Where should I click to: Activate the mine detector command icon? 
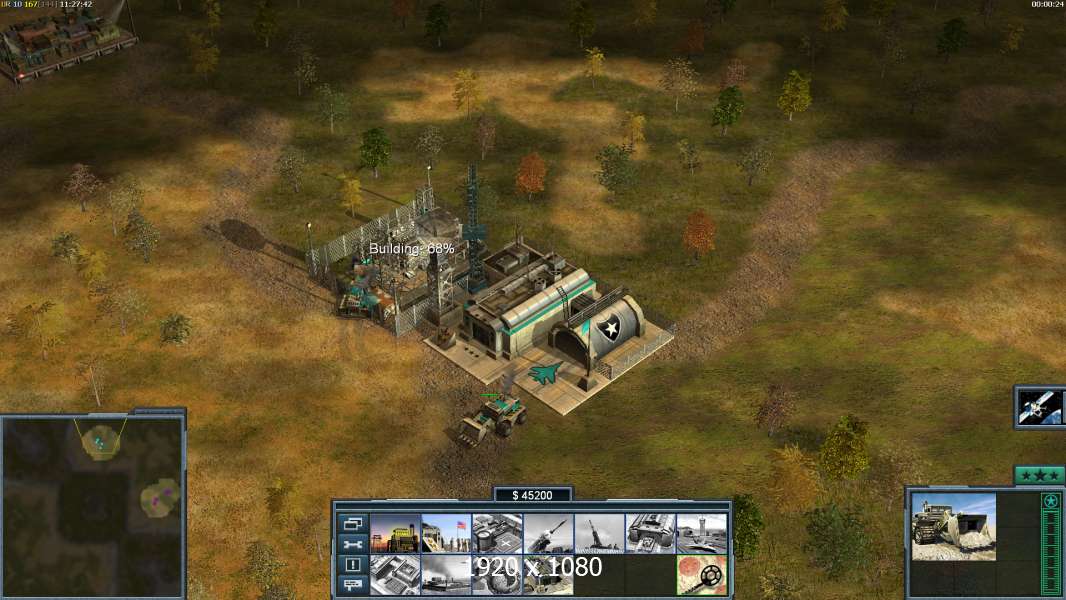tap(701, 575)
